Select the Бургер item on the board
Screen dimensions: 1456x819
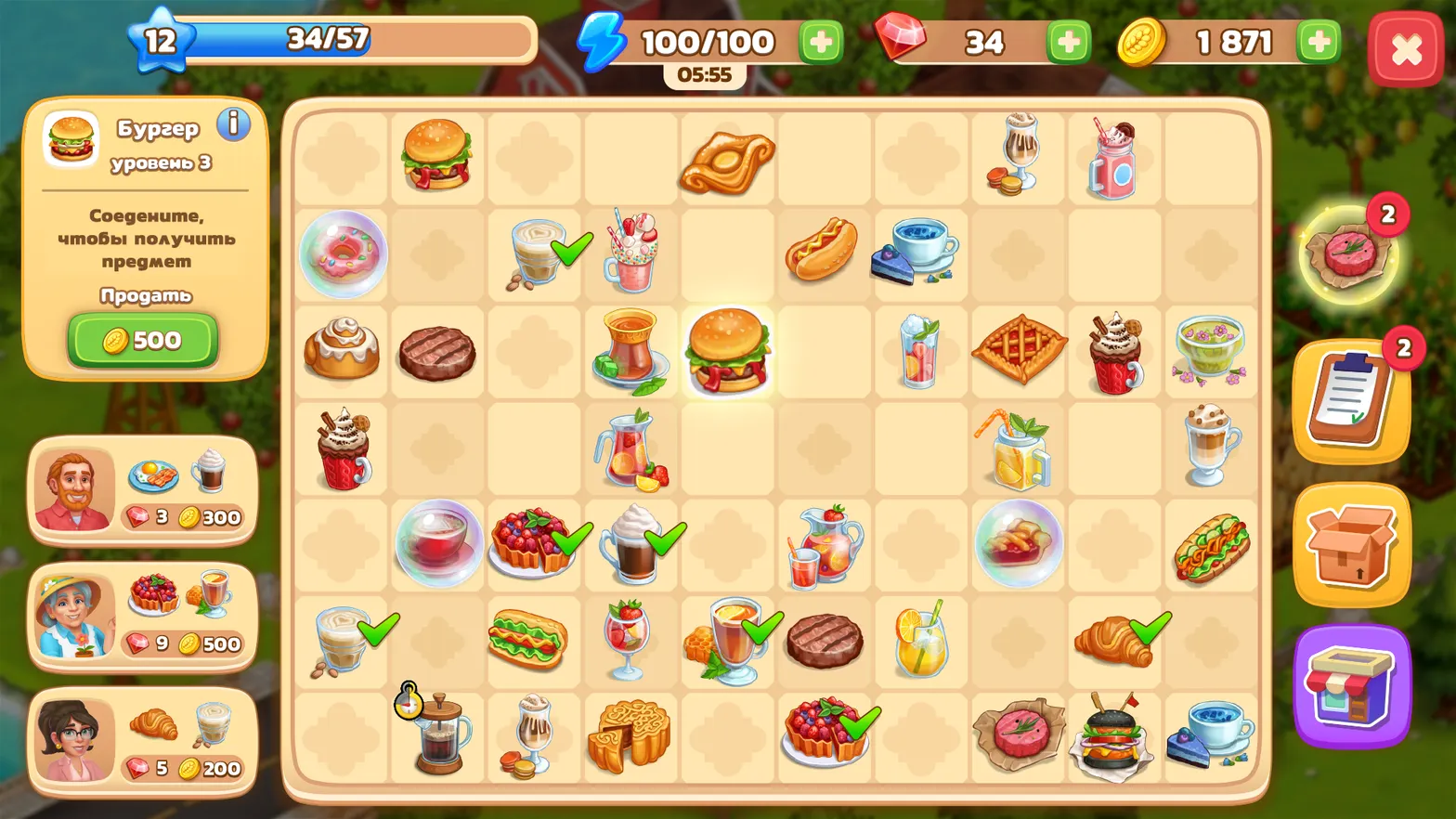click(x=728, y=351)
